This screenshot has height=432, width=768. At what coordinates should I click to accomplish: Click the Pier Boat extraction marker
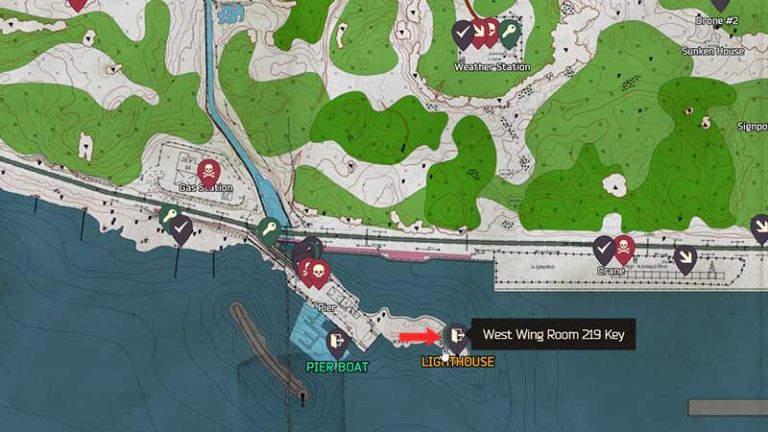(337, 342)
